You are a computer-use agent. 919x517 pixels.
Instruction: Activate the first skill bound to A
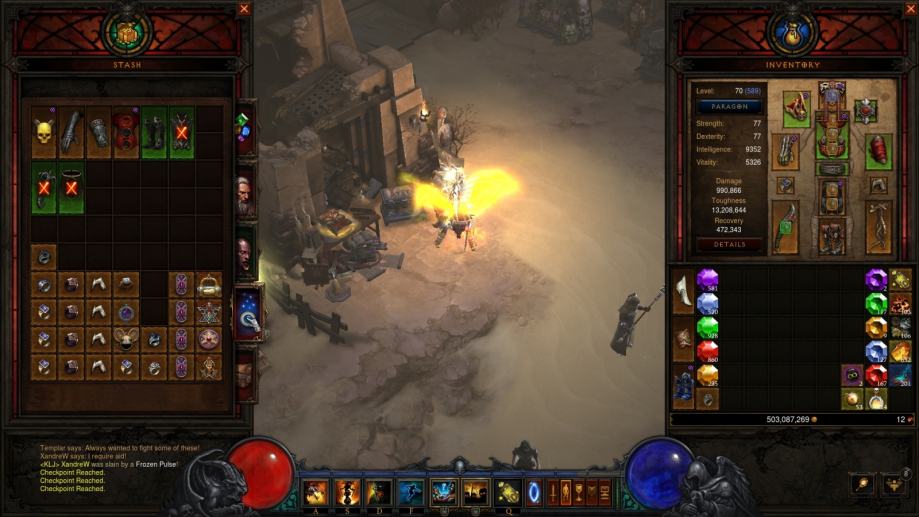[x=316, y=492]
